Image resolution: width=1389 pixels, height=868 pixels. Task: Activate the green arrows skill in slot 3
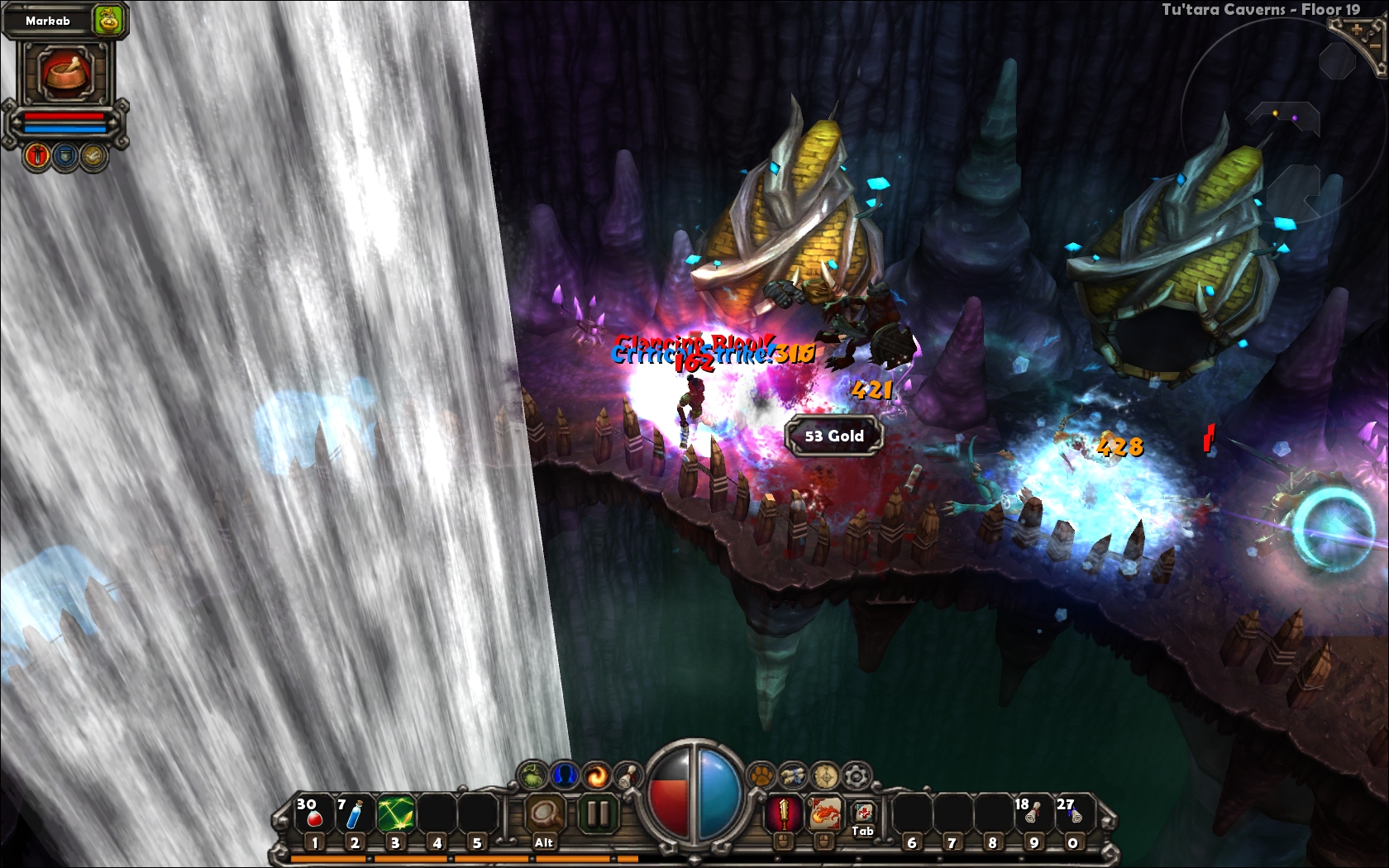click(395, 815)
